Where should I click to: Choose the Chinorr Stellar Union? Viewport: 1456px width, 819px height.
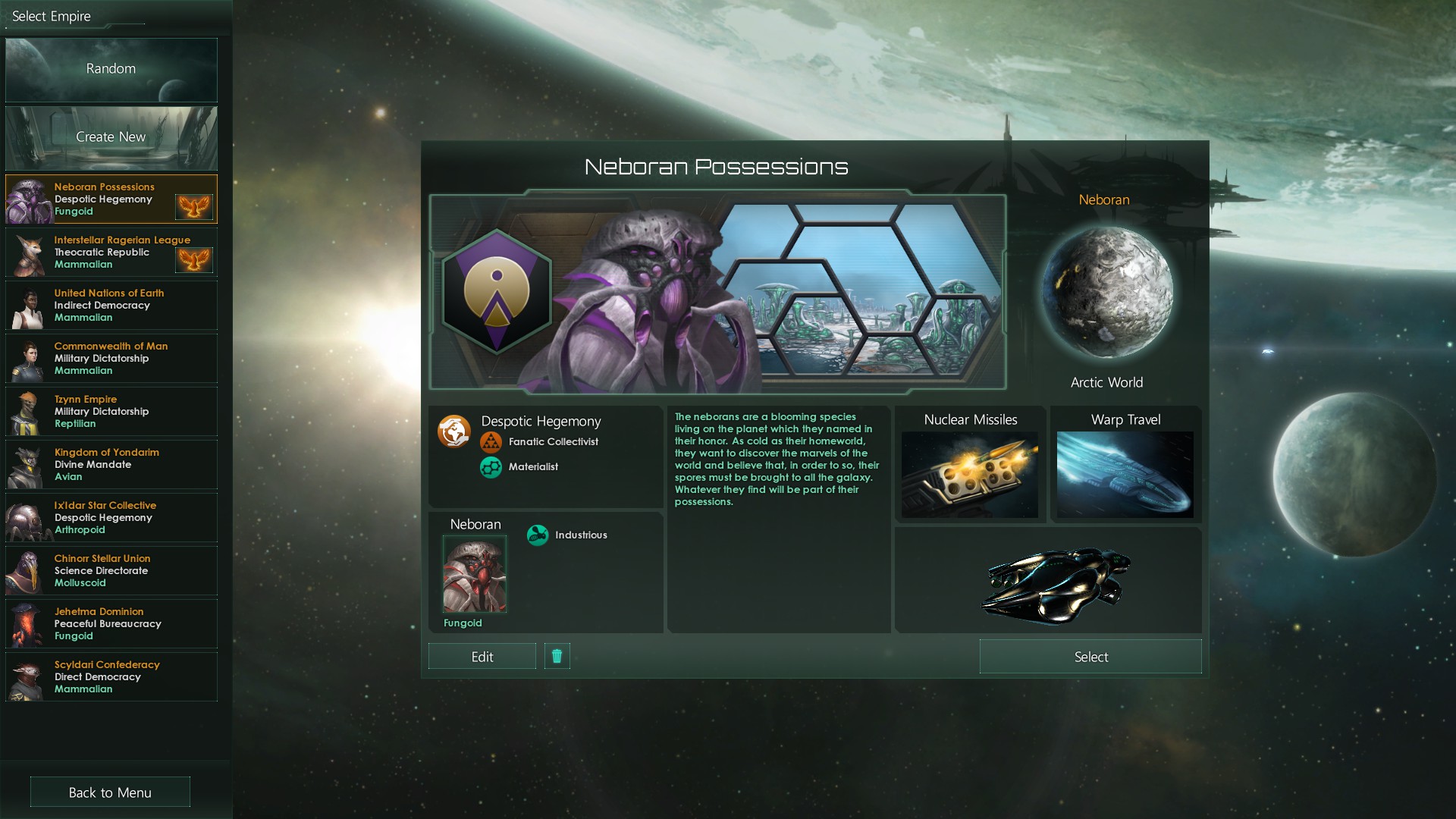(x=111, y=571)
